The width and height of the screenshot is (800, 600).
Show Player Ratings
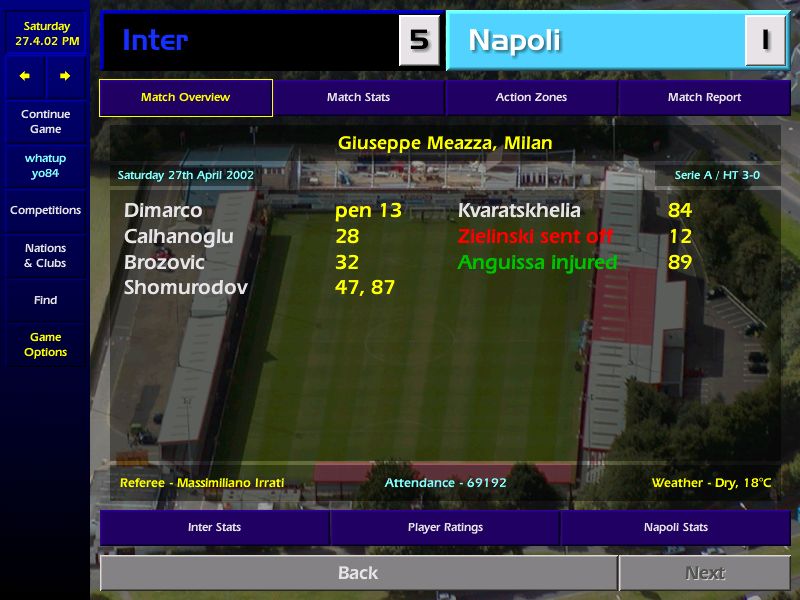(445, 528)
